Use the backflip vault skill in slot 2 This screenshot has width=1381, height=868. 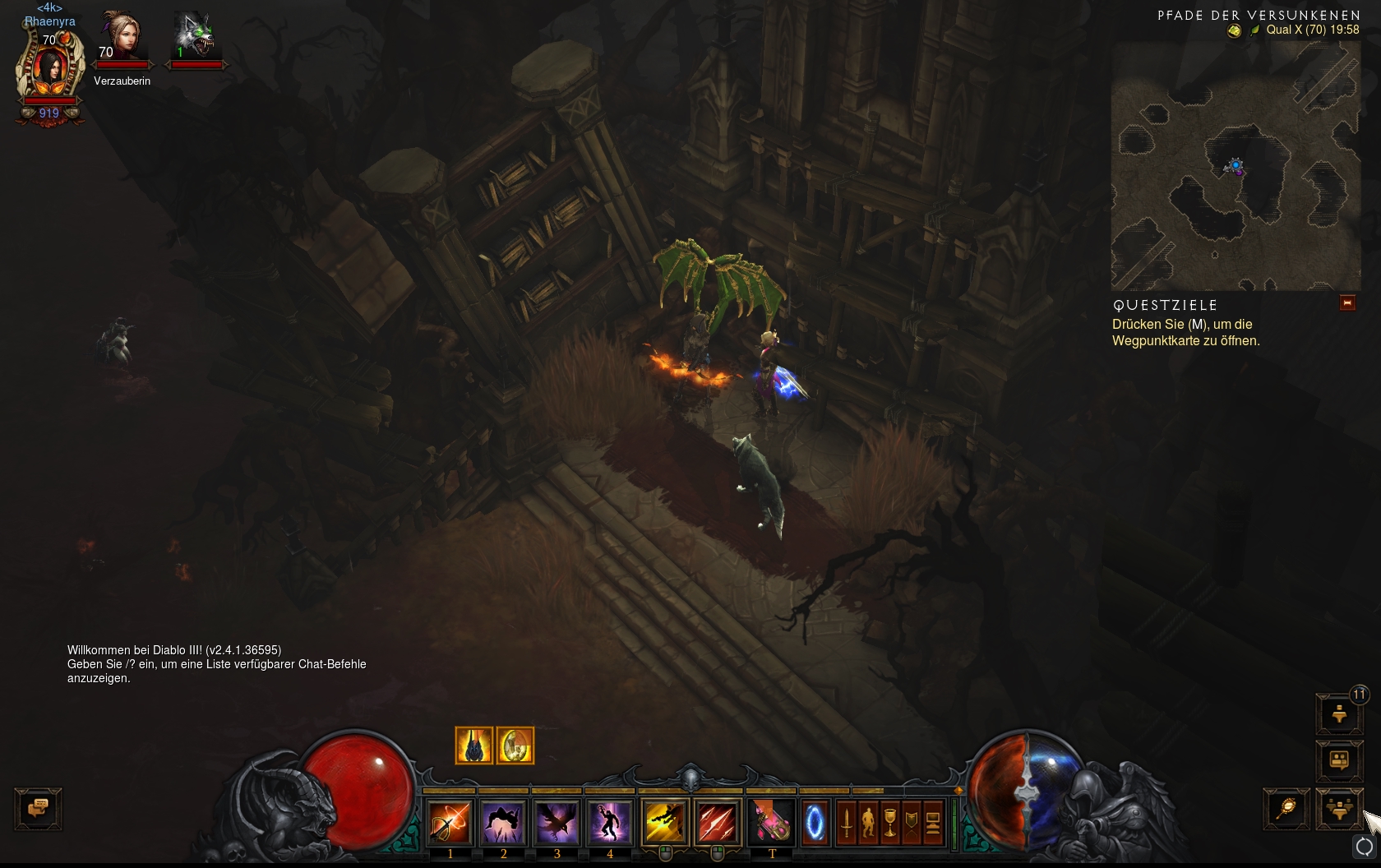coord(503,821)
